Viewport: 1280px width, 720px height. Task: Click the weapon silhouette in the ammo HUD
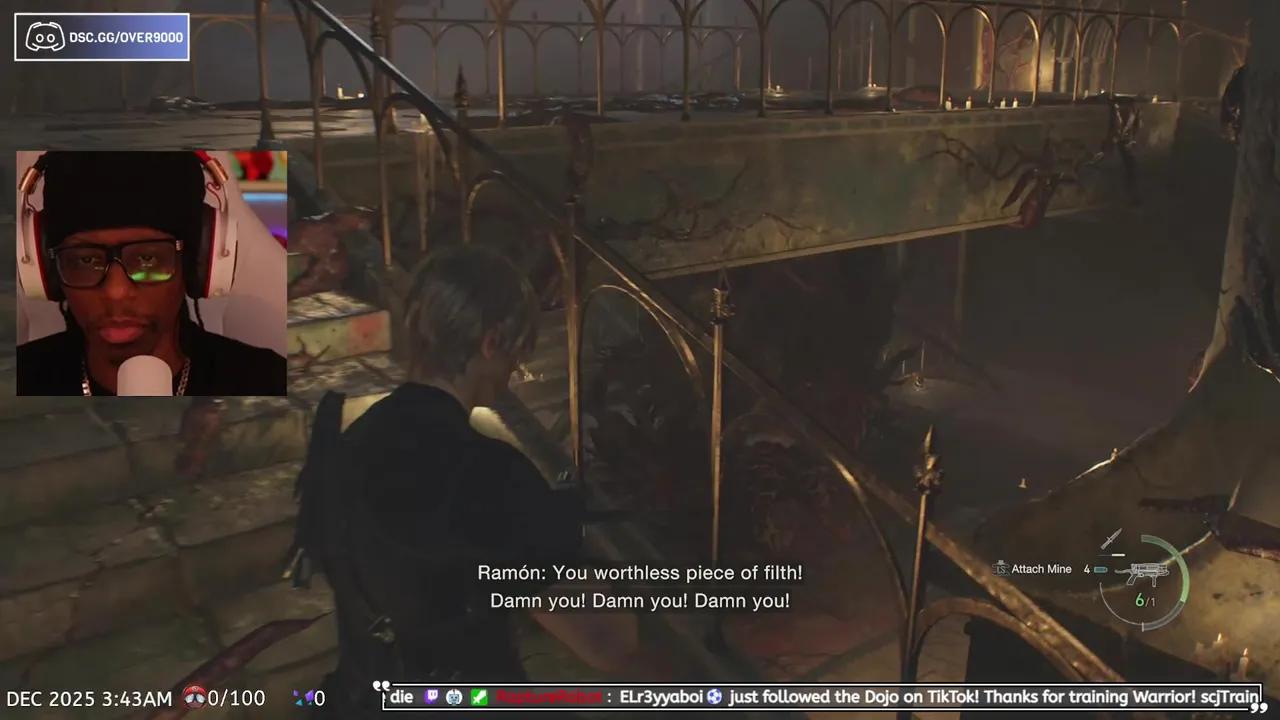point(1148,572)
